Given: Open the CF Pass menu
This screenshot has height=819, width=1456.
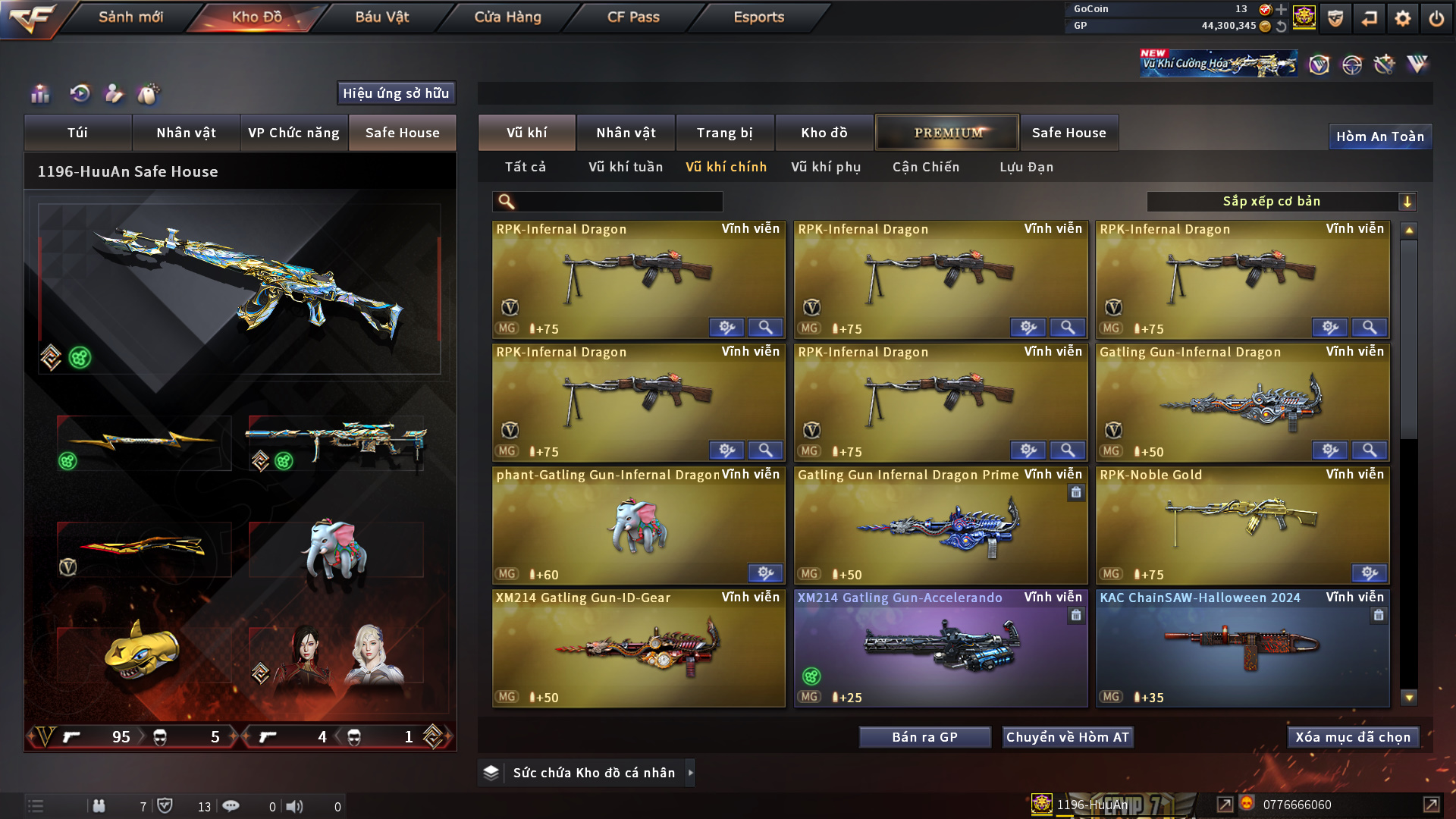Looking at the screenshot, I should pos(633,17).
